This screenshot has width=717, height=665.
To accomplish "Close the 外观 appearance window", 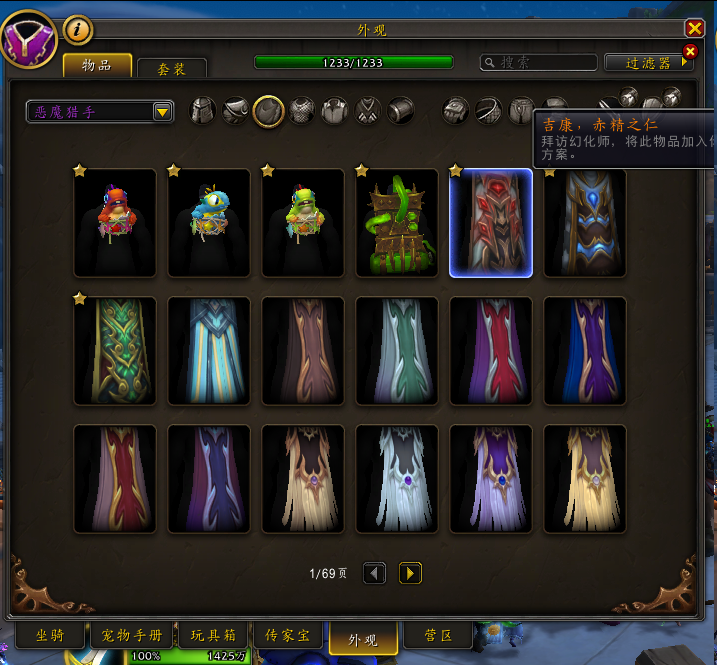I will tap(694, 29).
